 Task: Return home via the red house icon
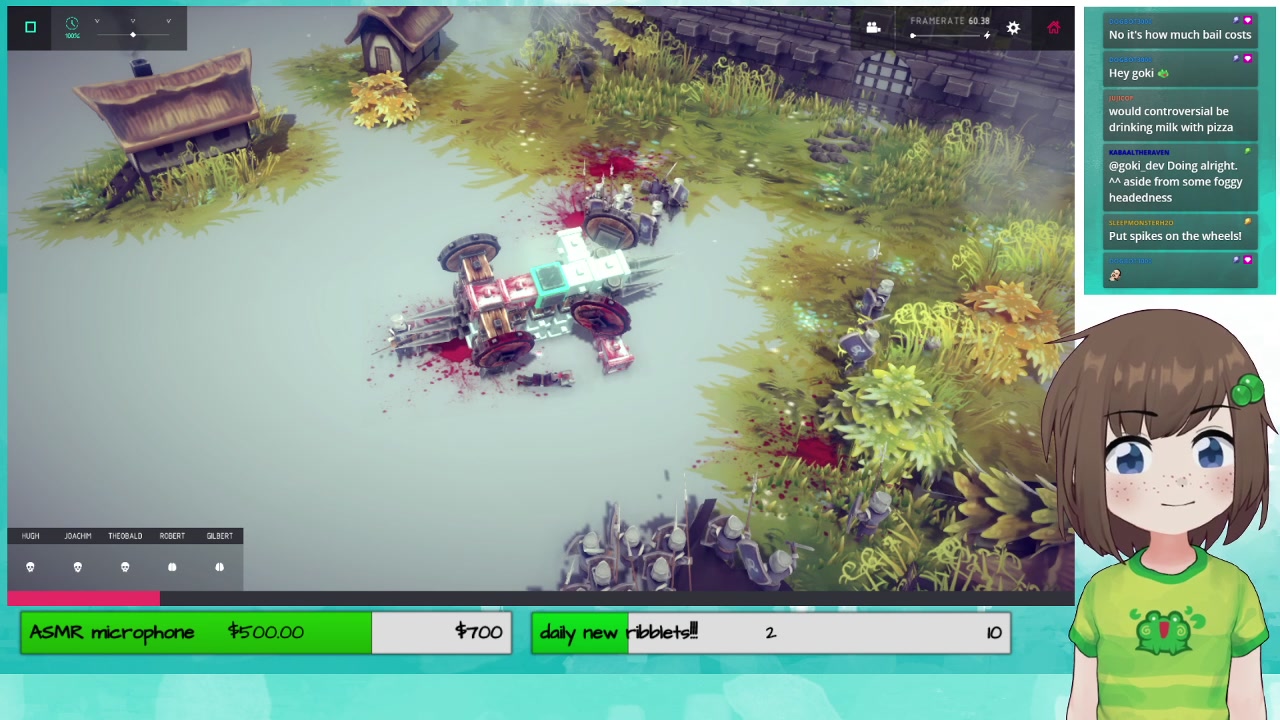[x=1053, y=28]
